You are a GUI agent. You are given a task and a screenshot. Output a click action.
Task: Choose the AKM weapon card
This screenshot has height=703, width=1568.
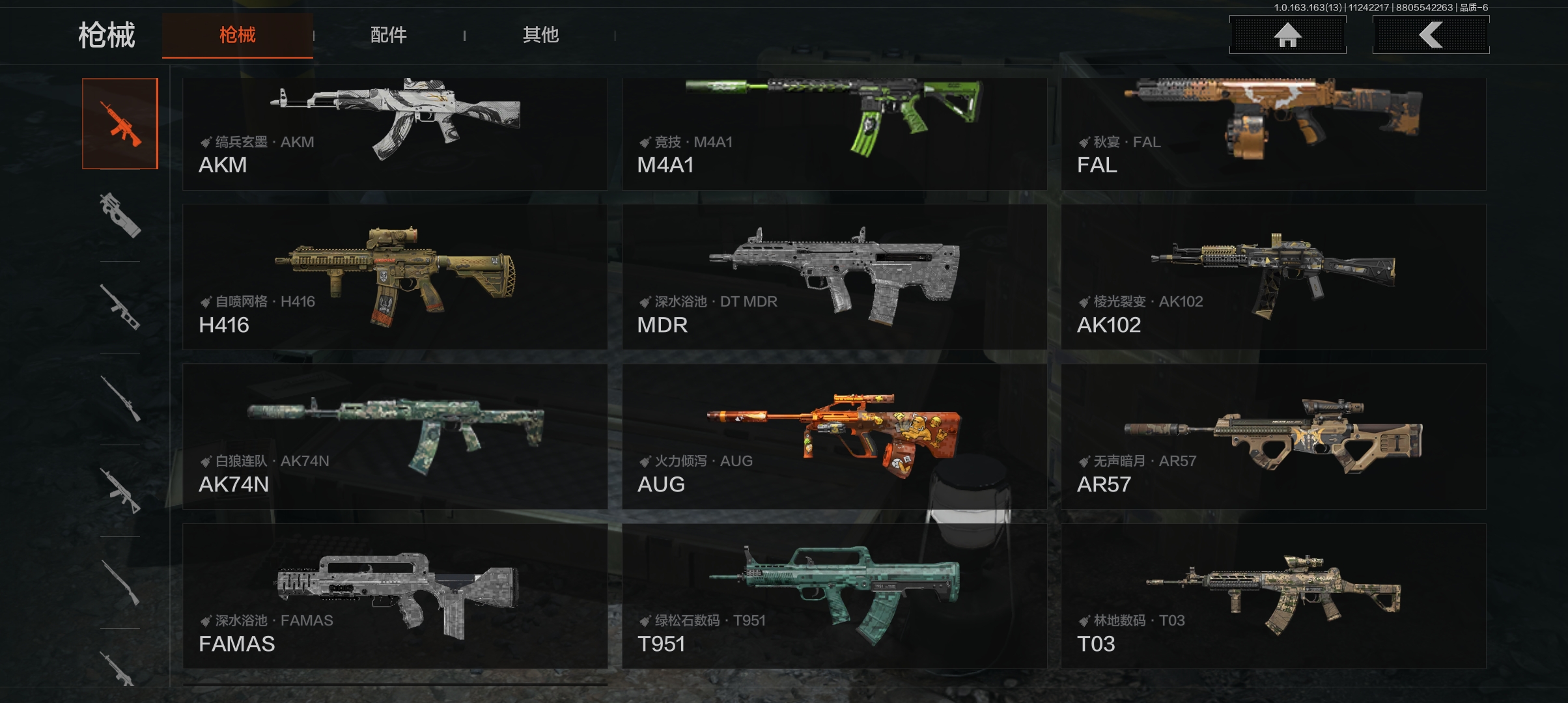[x=395, y=134]
